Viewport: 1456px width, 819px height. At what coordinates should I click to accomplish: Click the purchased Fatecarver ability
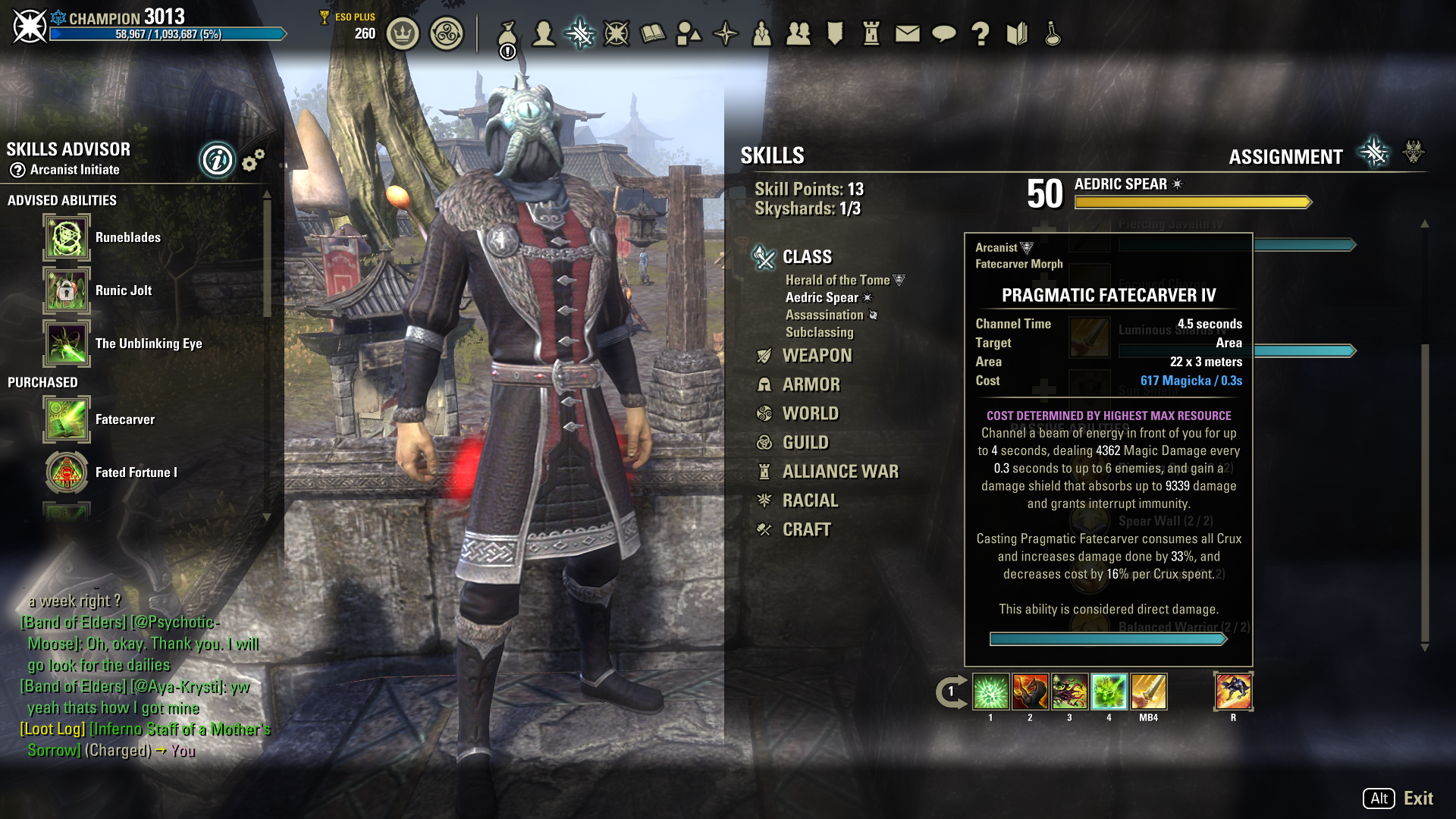click(67, 419)
